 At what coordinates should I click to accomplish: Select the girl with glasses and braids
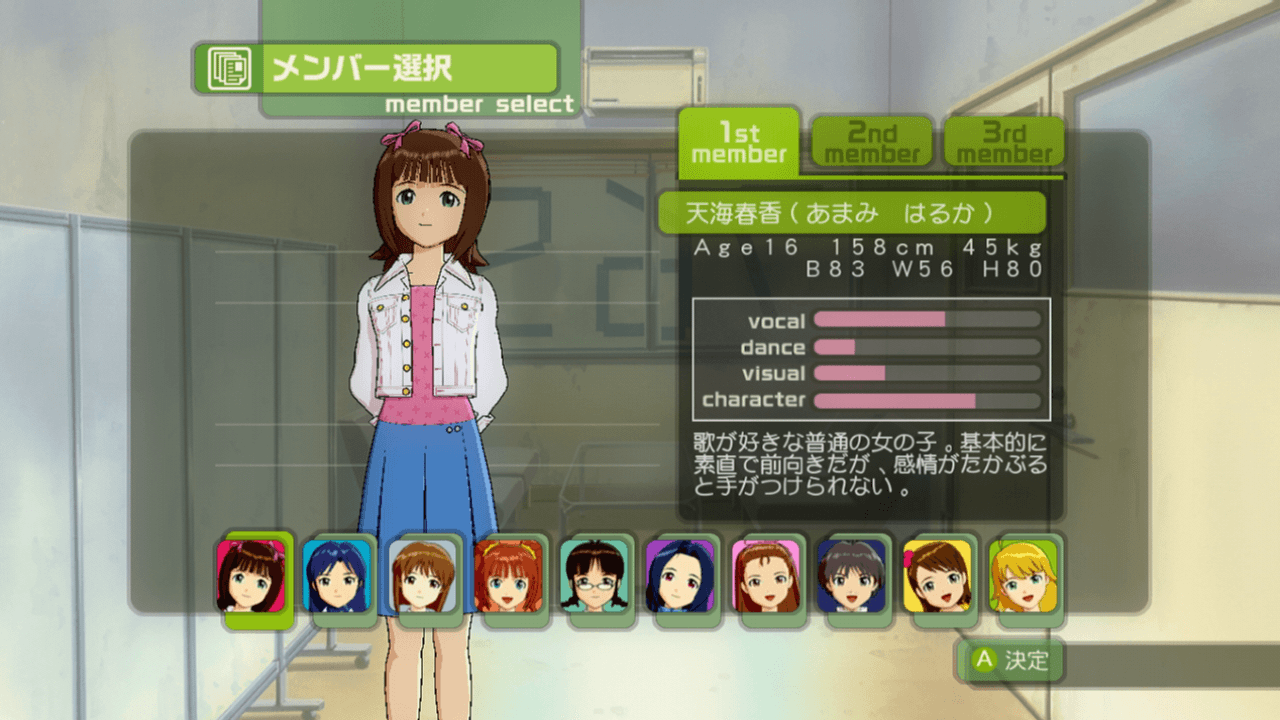pyautogui.click(x=594, y=576)
